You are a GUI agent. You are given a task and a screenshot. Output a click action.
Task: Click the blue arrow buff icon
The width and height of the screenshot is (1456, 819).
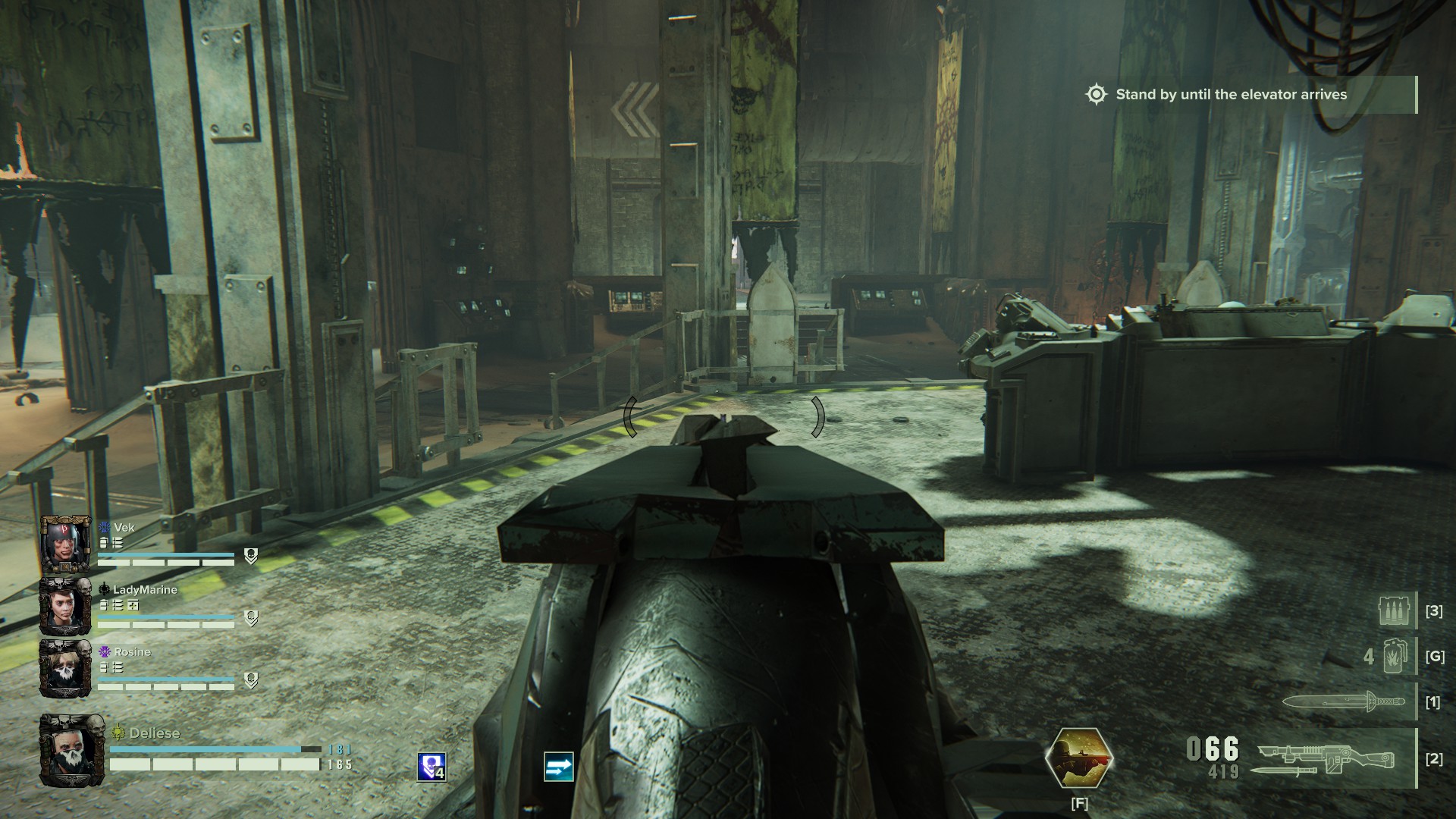pos(558,767)
